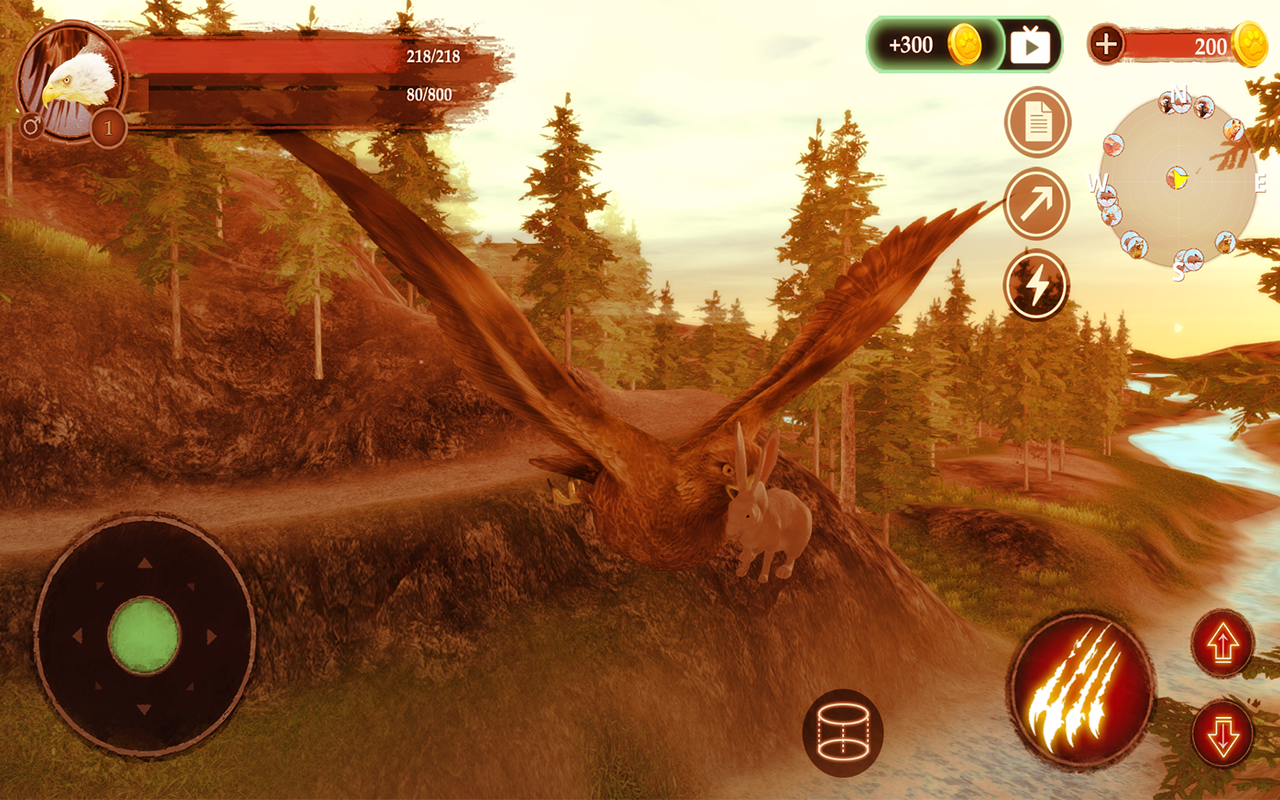Tap the cylinder camera view button
The image size is (1280, 800).
pos(842,733)
